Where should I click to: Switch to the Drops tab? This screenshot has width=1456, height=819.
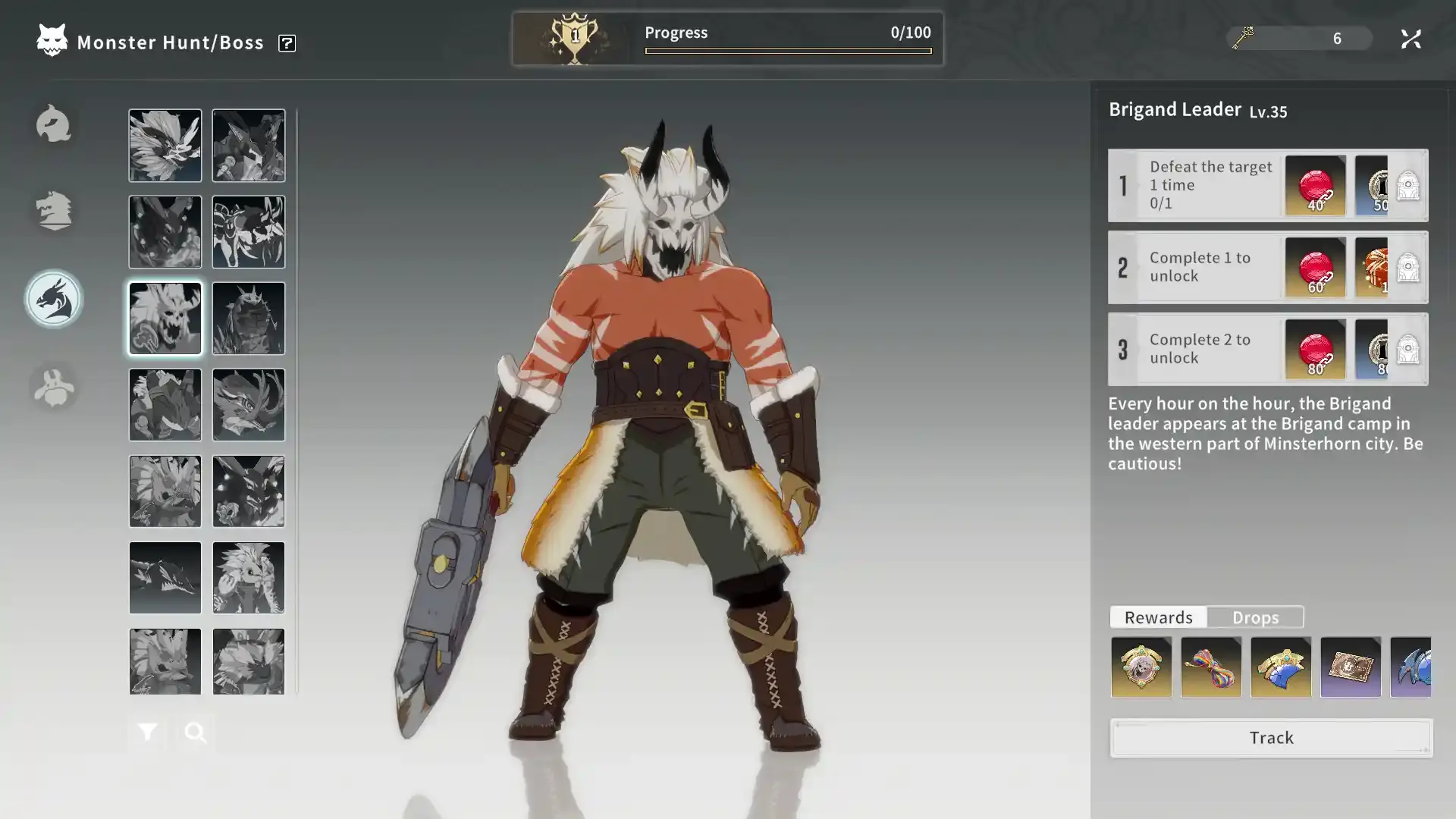[x=1255, y=617]
